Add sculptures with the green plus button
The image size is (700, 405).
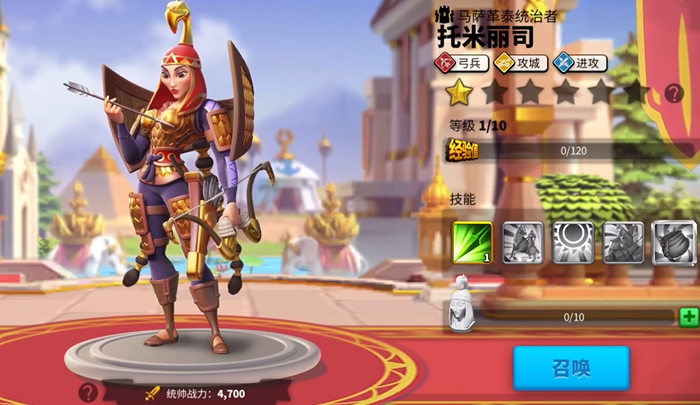688,317
